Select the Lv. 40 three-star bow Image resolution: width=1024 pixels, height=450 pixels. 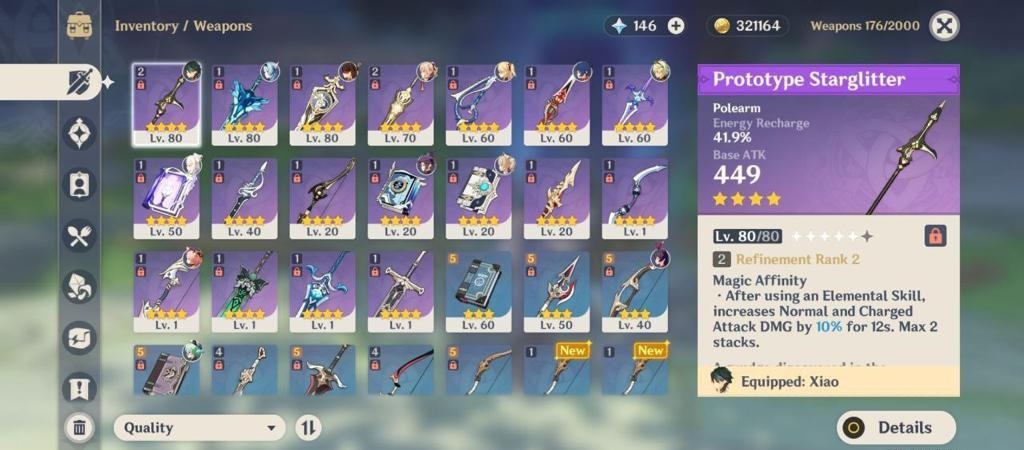[x=634, y=290]
